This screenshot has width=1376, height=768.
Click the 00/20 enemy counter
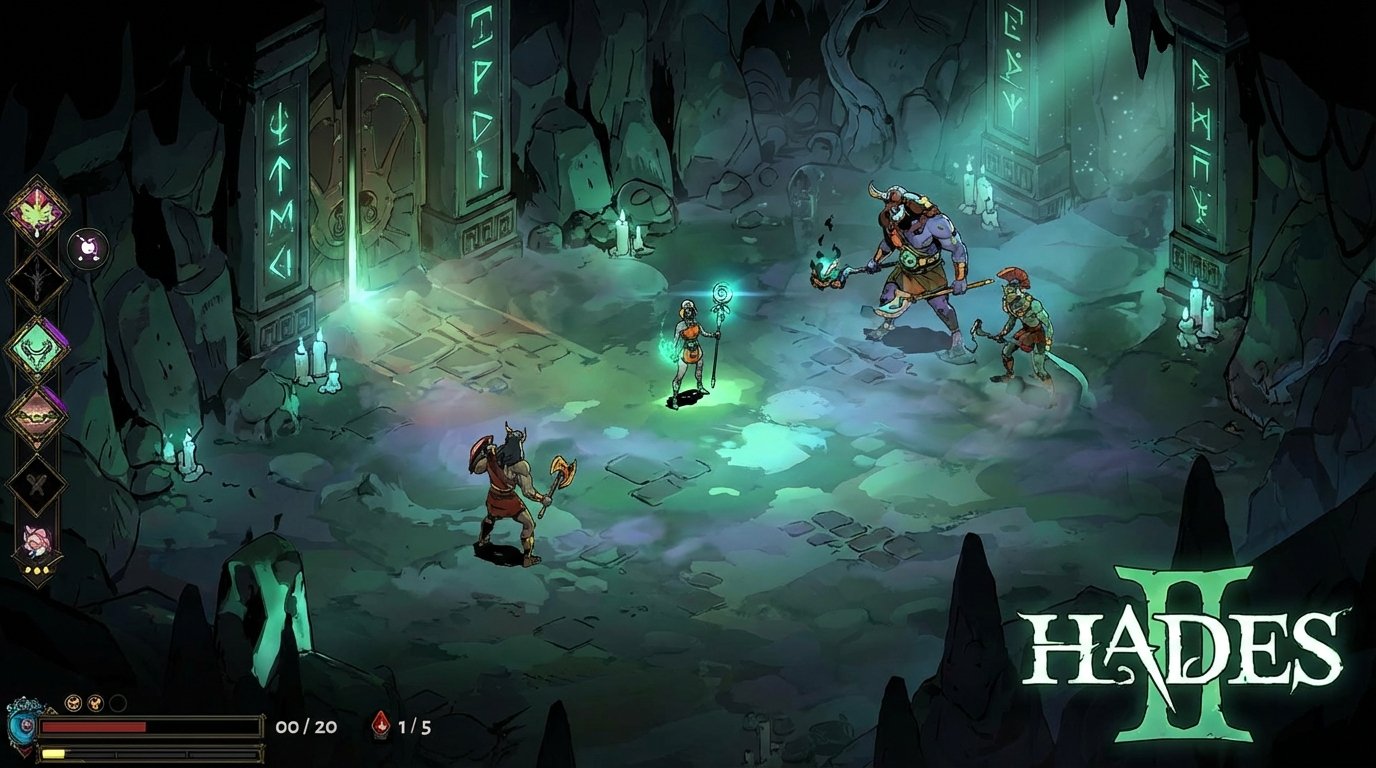coord(307,727)
